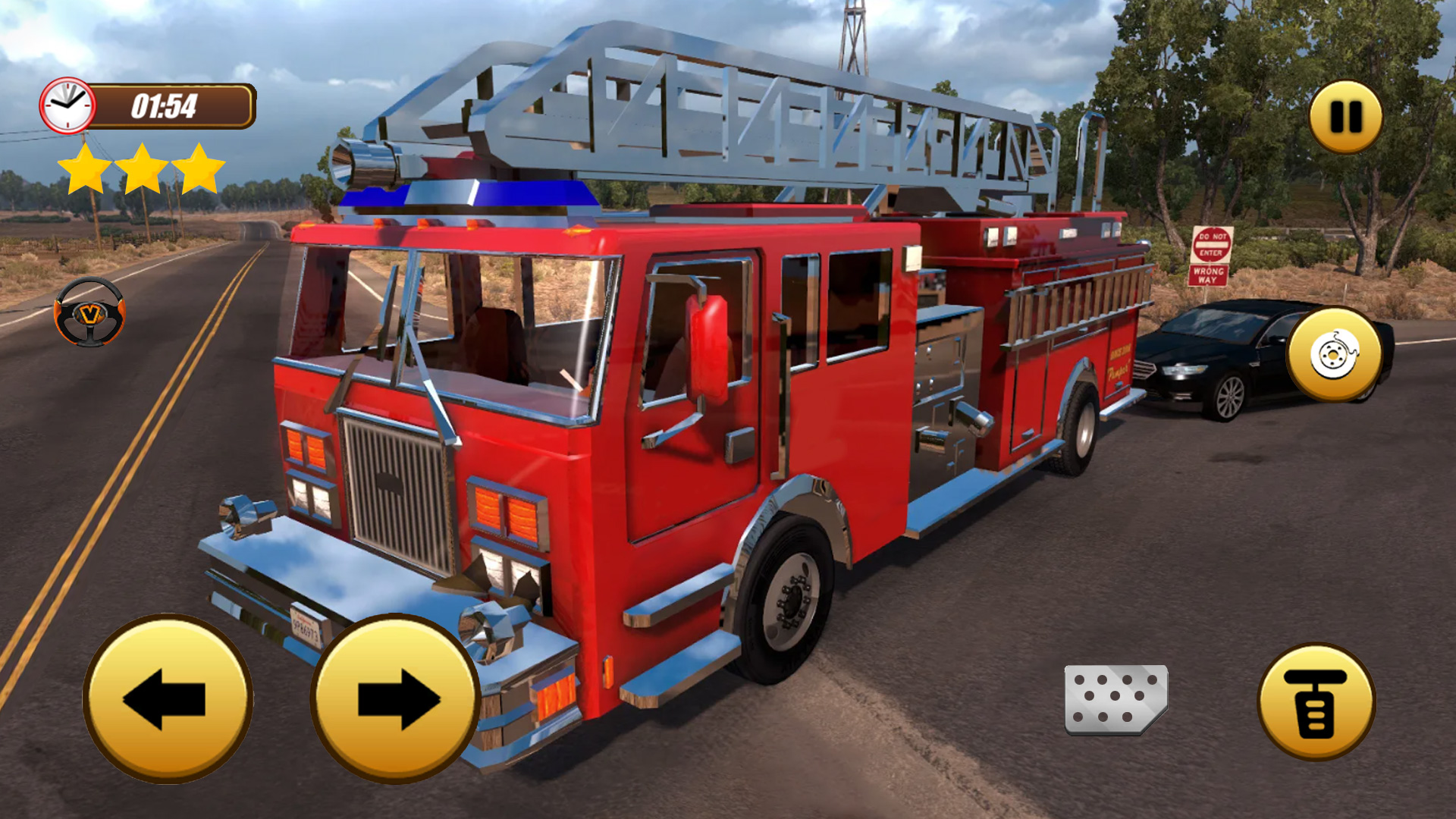Hit the silver brake pedal
1456x819 pixels.
click(x=1116, y=699)
